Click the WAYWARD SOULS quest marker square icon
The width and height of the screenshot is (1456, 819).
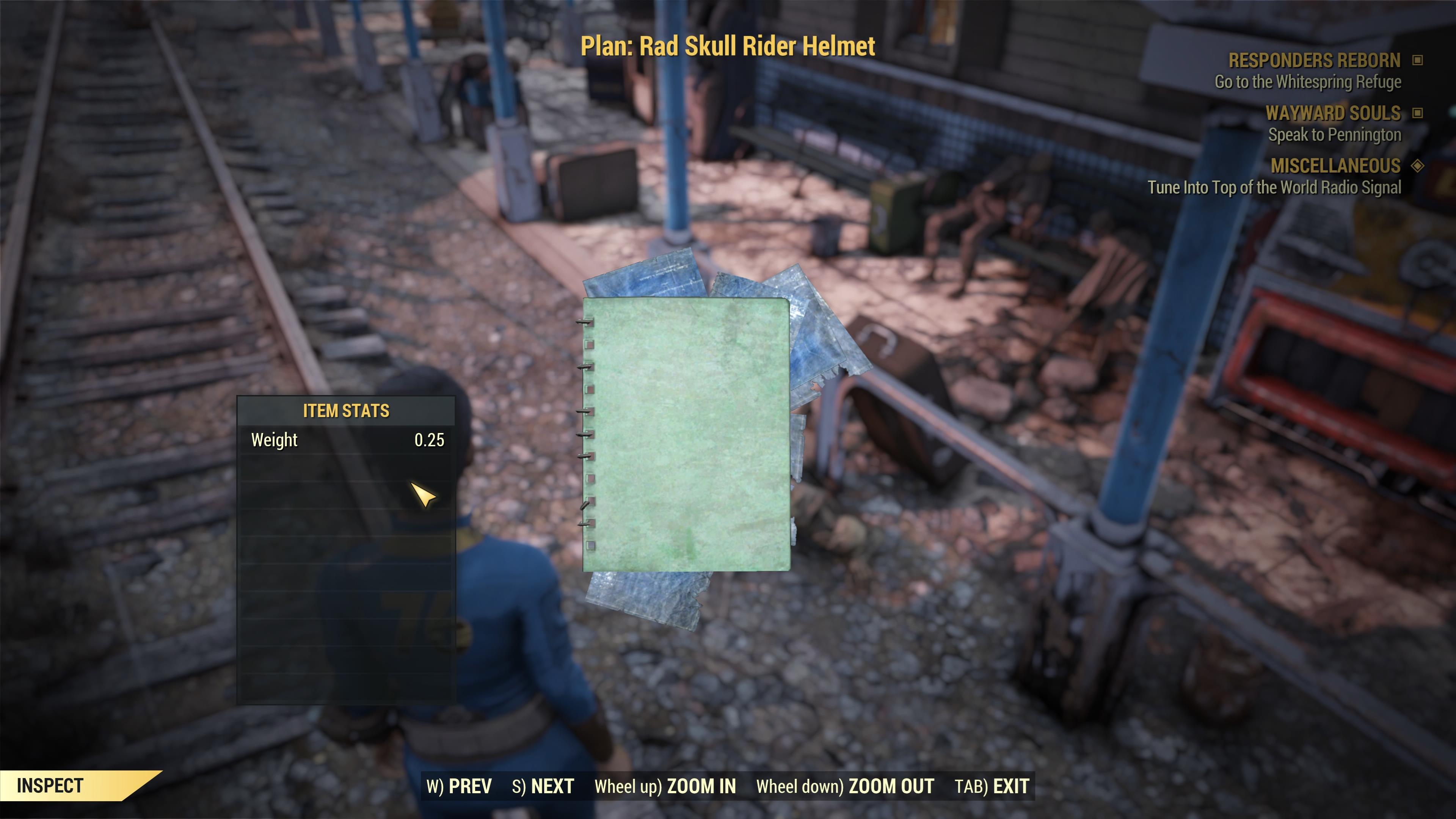point(1418,113)
